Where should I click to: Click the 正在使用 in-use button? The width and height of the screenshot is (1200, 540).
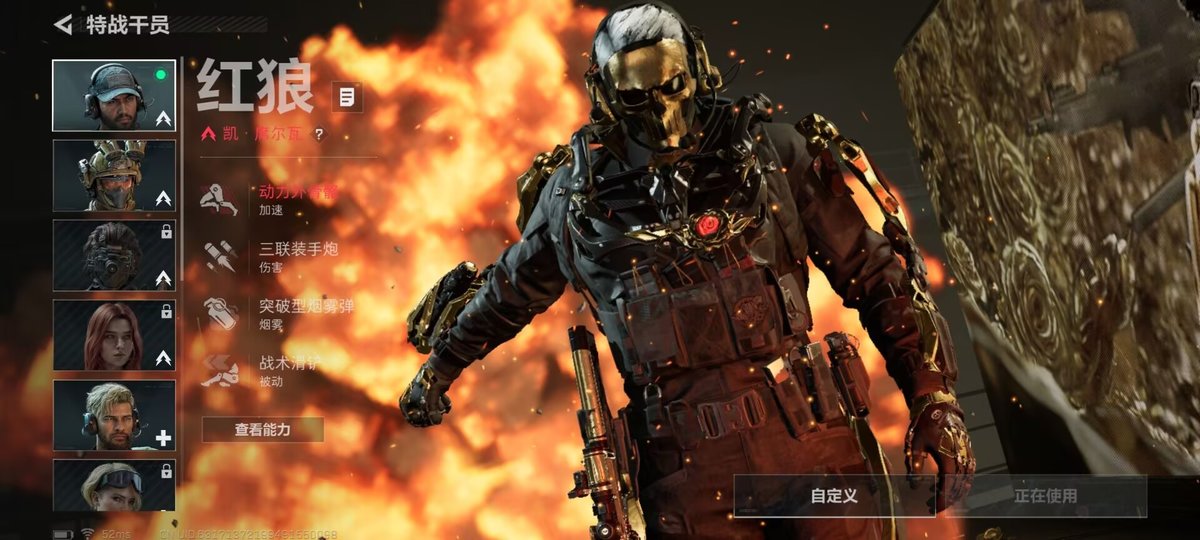[x=1045, y=496]
